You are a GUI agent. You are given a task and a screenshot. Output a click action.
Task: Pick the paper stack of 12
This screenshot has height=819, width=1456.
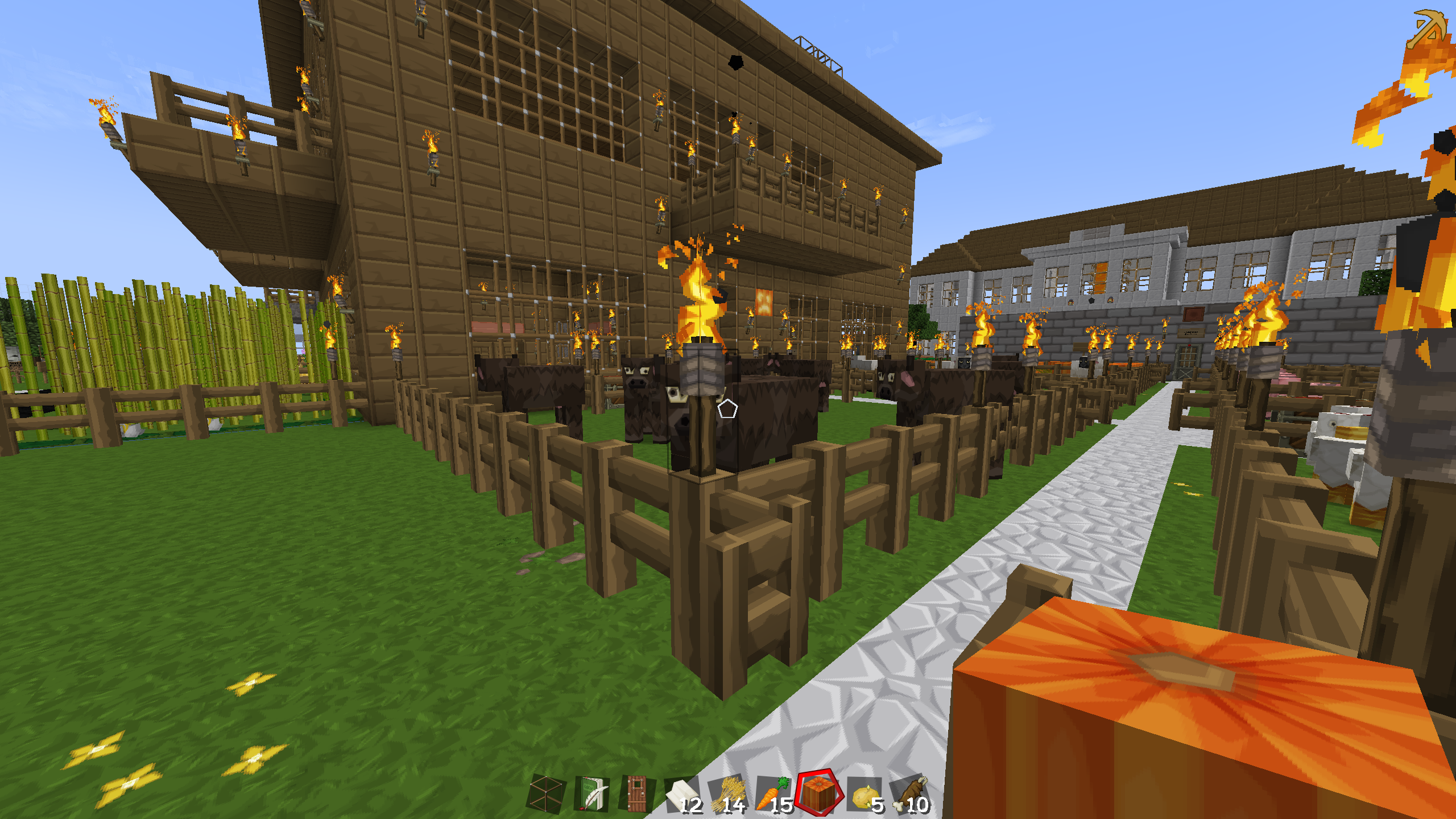point(683,794)
